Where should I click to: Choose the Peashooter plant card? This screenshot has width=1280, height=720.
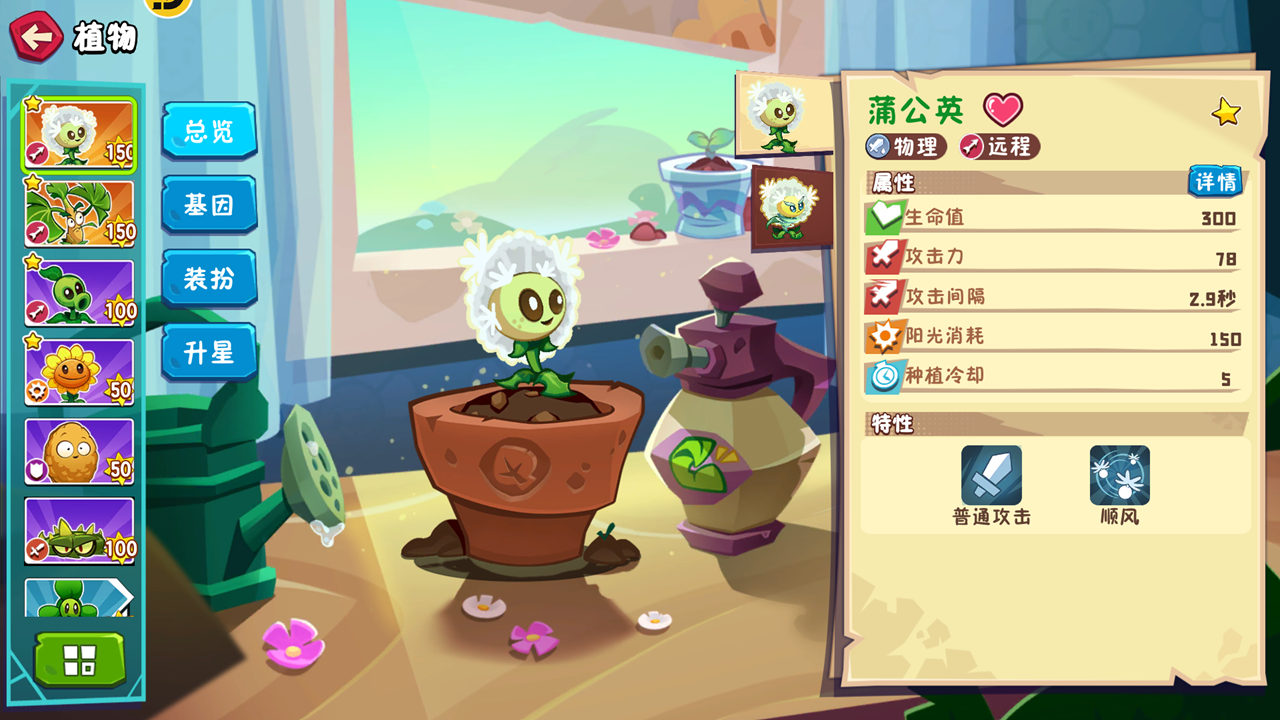point(79,293)
